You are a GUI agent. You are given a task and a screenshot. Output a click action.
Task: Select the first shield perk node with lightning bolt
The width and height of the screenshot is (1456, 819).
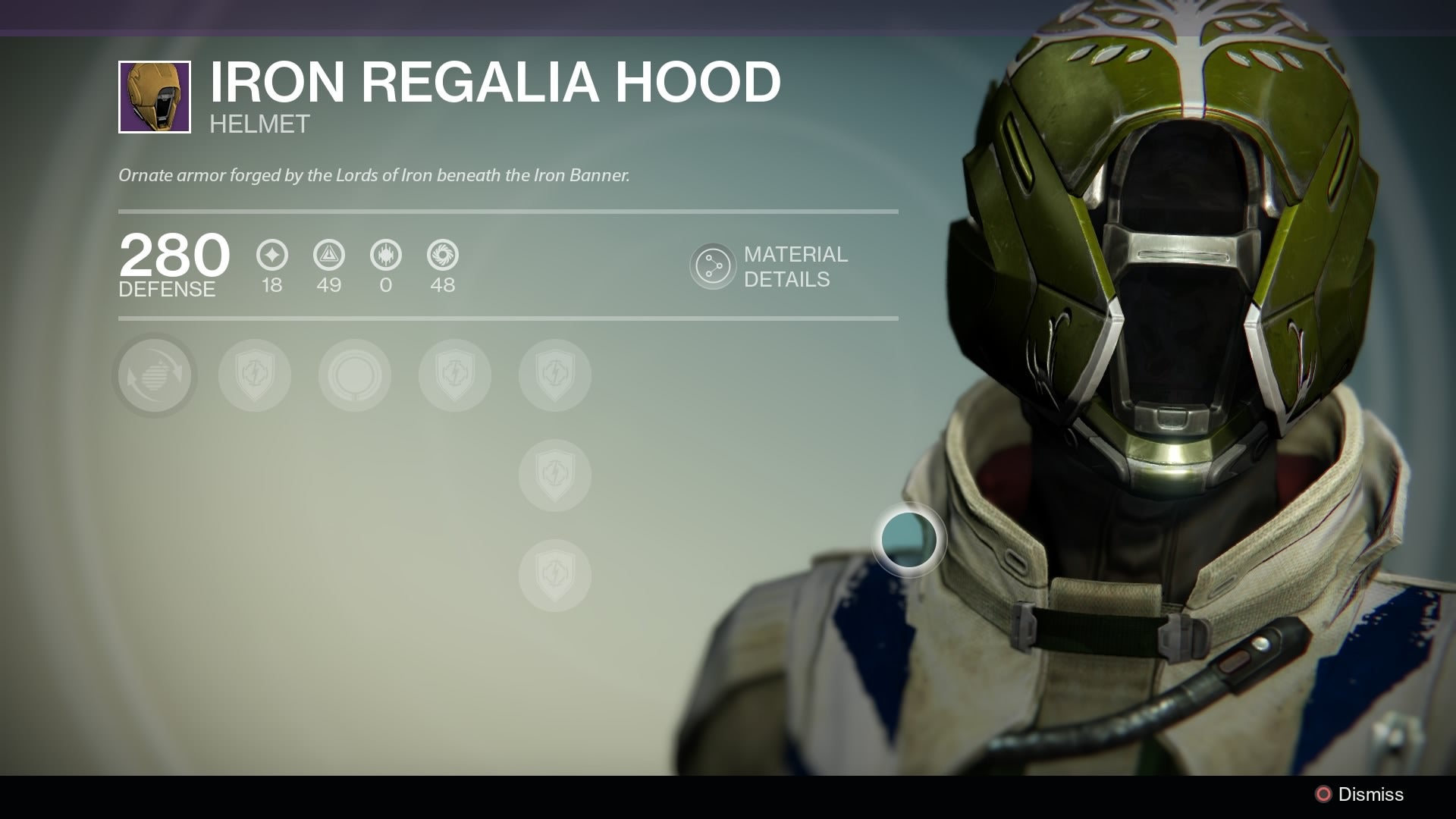254,375
